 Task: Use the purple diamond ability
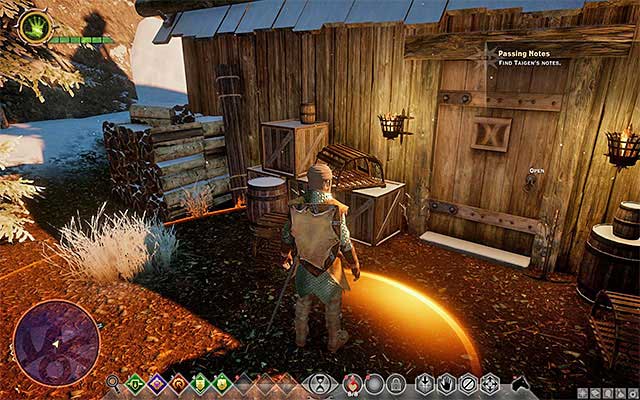point(157,383)
